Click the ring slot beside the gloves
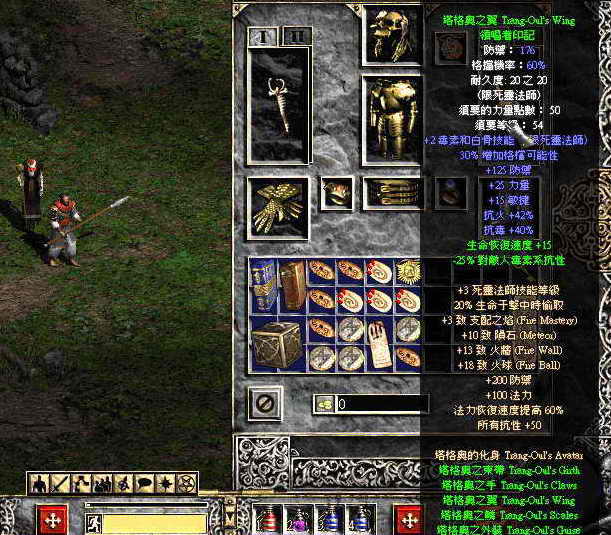Screen dimensions: 611x535 tap(336, 193)
